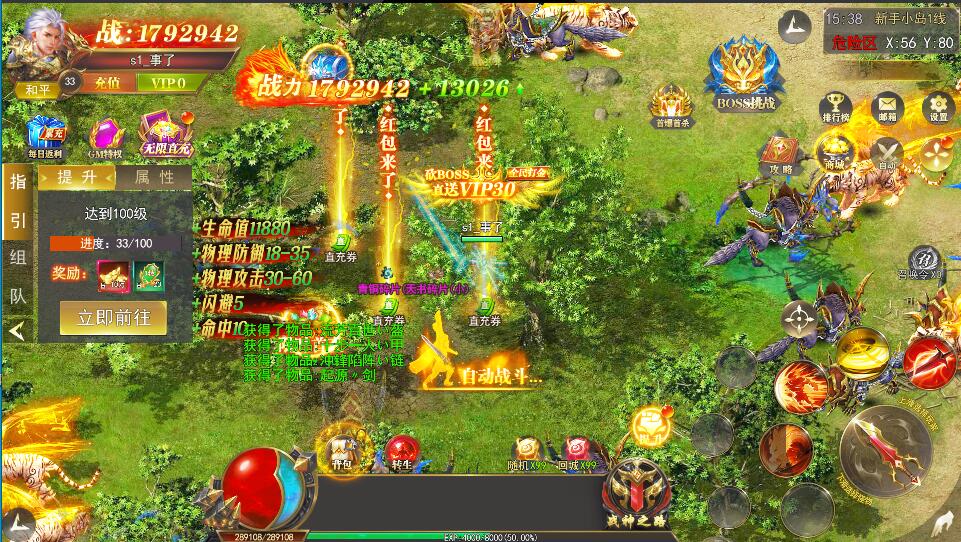
Task: Open the GM特权 privilege gem icon
Action: point(105,137)
